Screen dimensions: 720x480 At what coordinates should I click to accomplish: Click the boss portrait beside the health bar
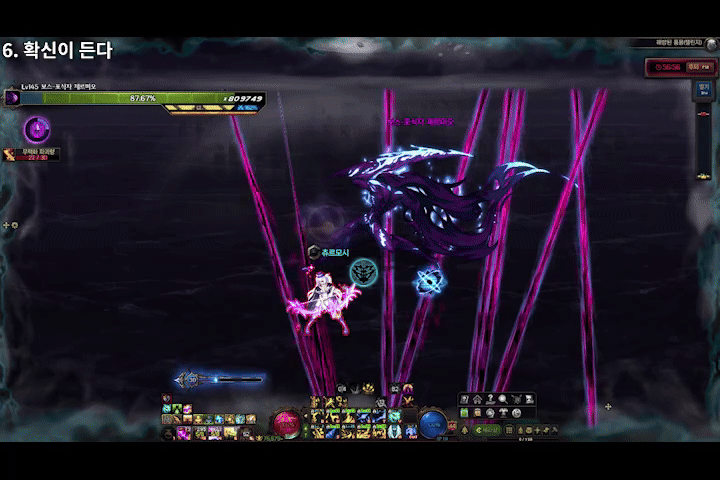pos(12,98)
